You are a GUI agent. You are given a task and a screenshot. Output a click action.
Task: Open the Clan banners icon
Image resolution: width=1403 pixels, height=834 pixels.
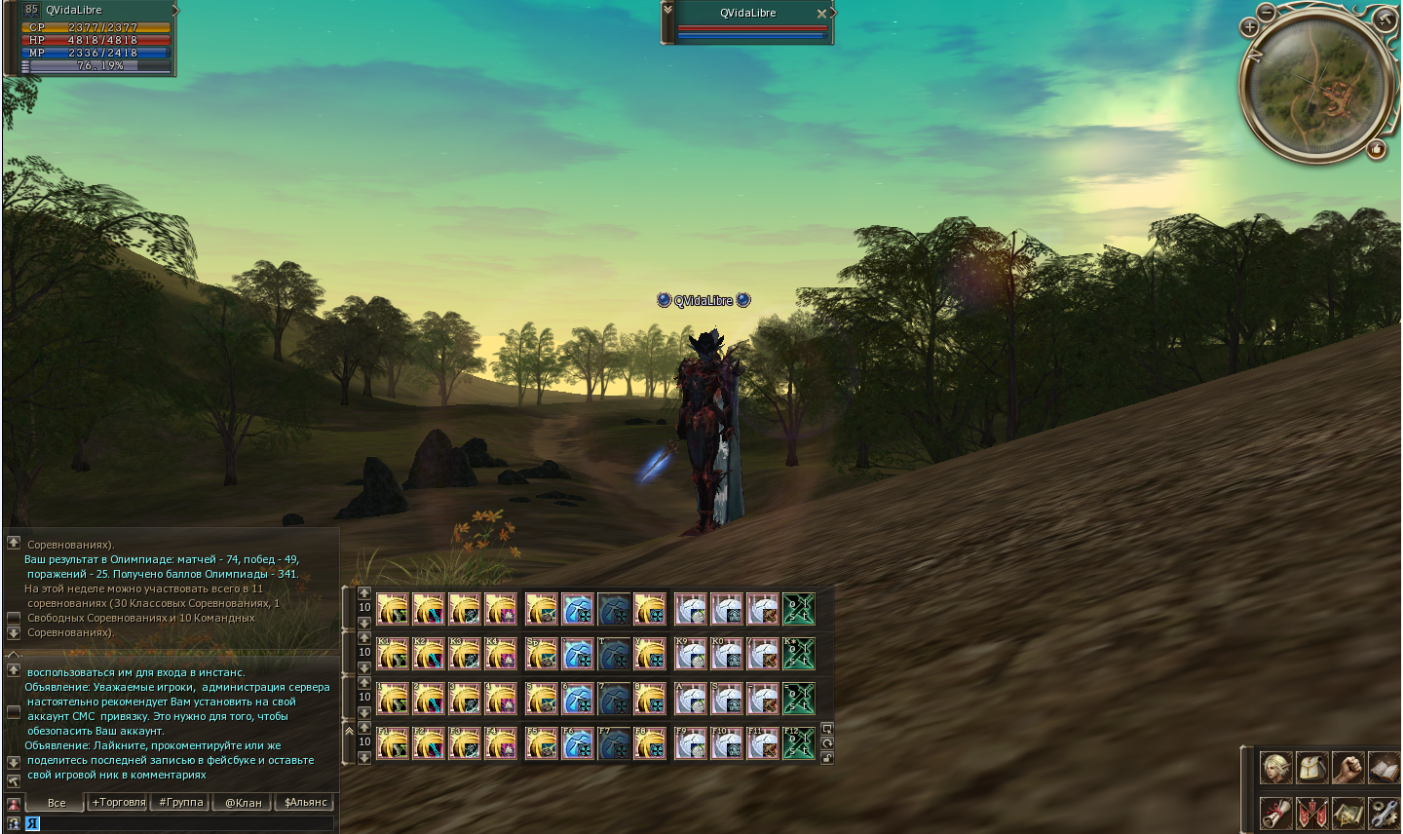(1313, 813)
